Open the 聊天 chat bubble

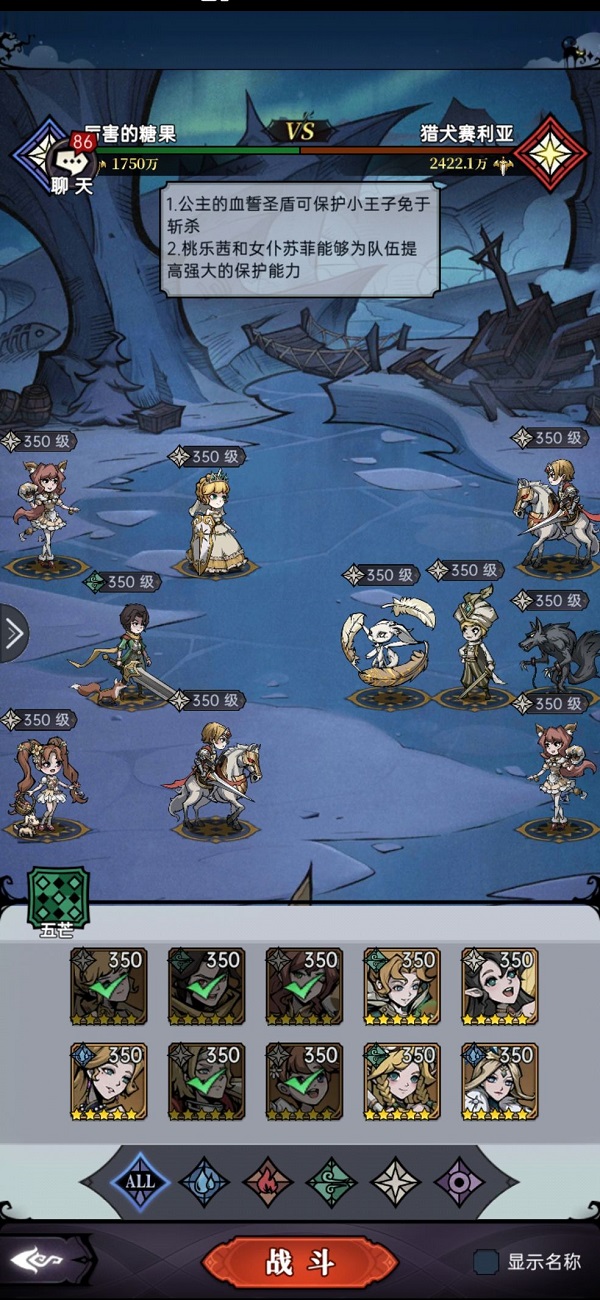click(x=72, y=165)
